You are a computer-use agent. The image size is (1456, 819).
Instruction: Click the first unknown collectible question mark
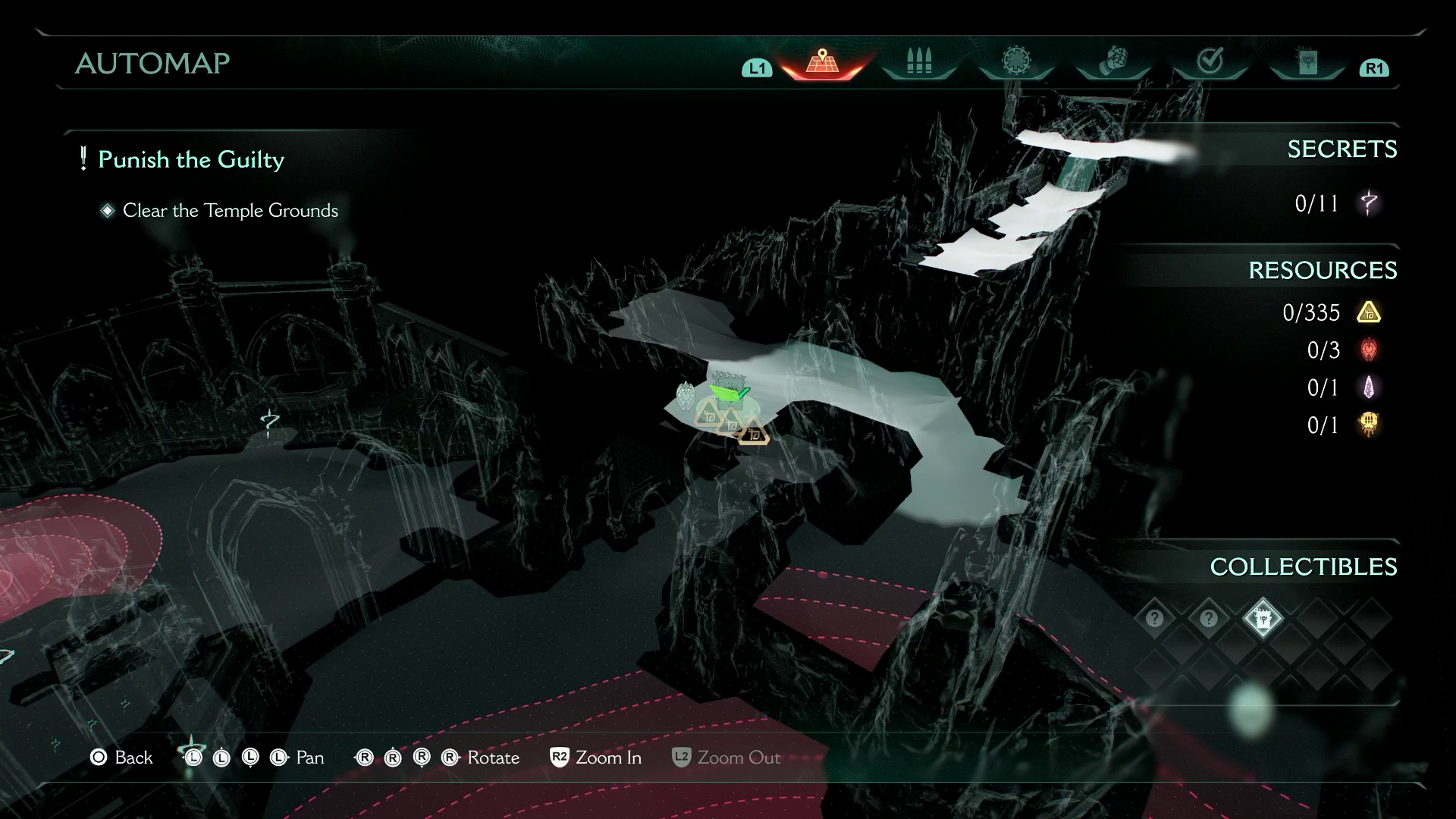tap(1153, 619)
